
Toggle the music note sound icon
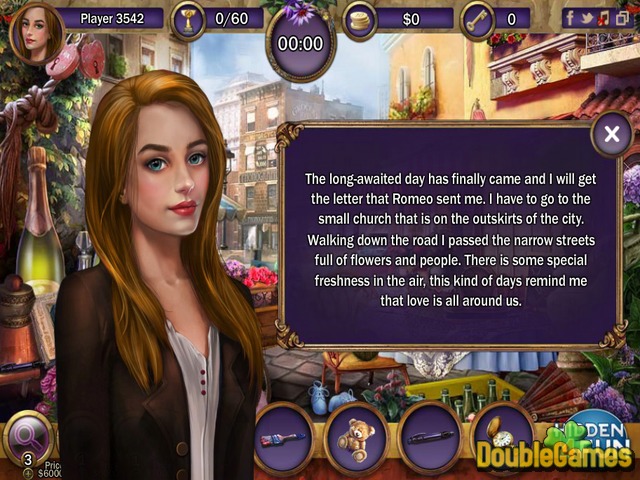click(x=603, y=17)
